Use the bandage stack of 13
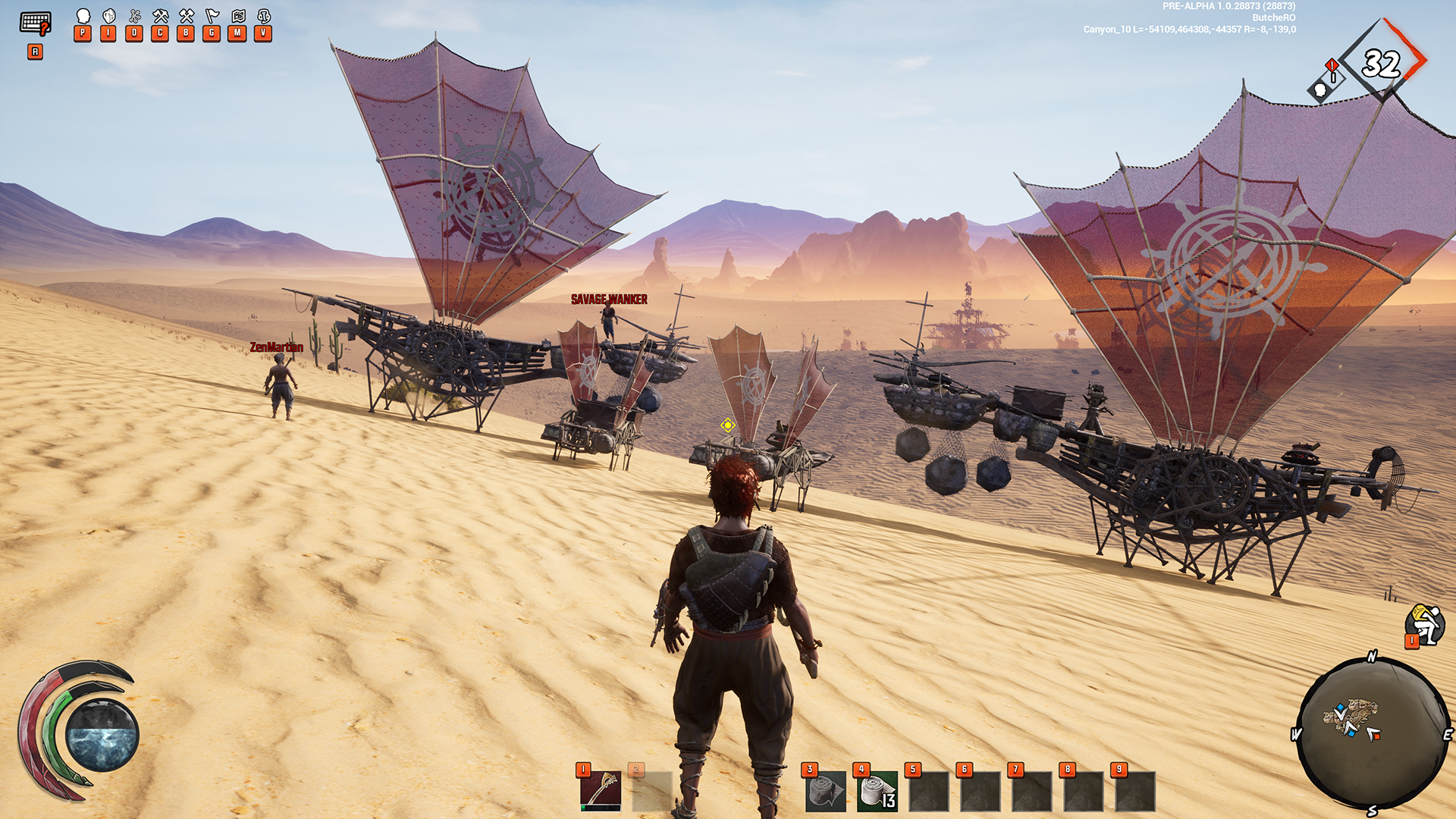 click(x=877, y=792)
